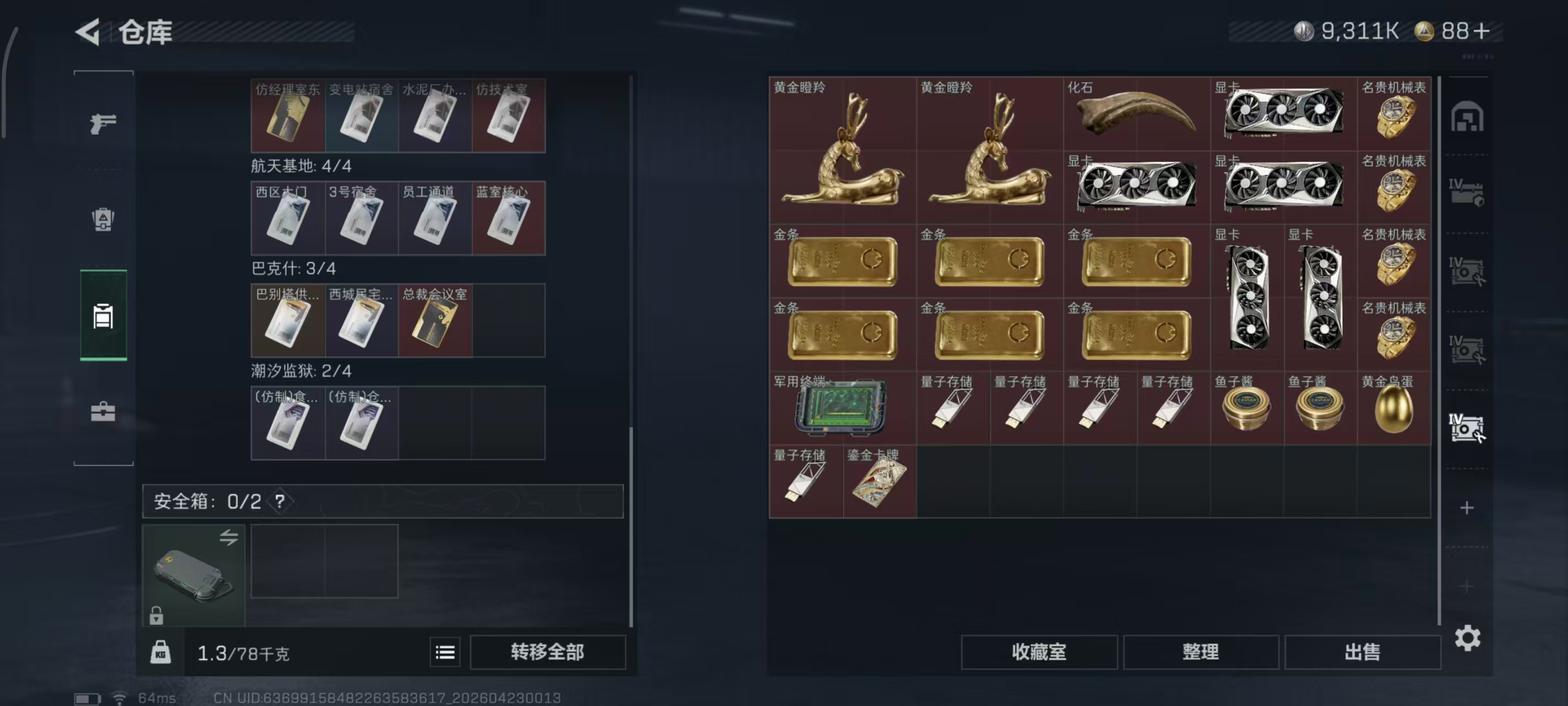Toggle the list view beside the weight display
The height and width of the screenshot is (706, 1568).
(x=445, y=652)
